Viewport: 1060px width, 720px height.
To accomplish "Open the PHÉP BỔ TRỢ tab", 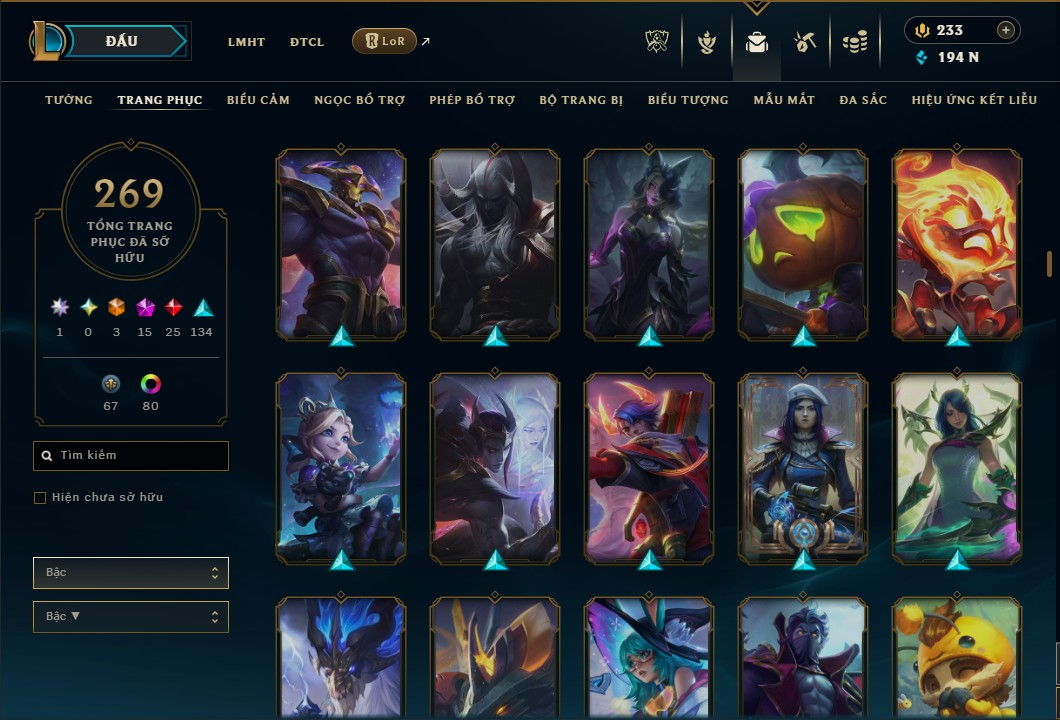I will [x=472, y=100].
